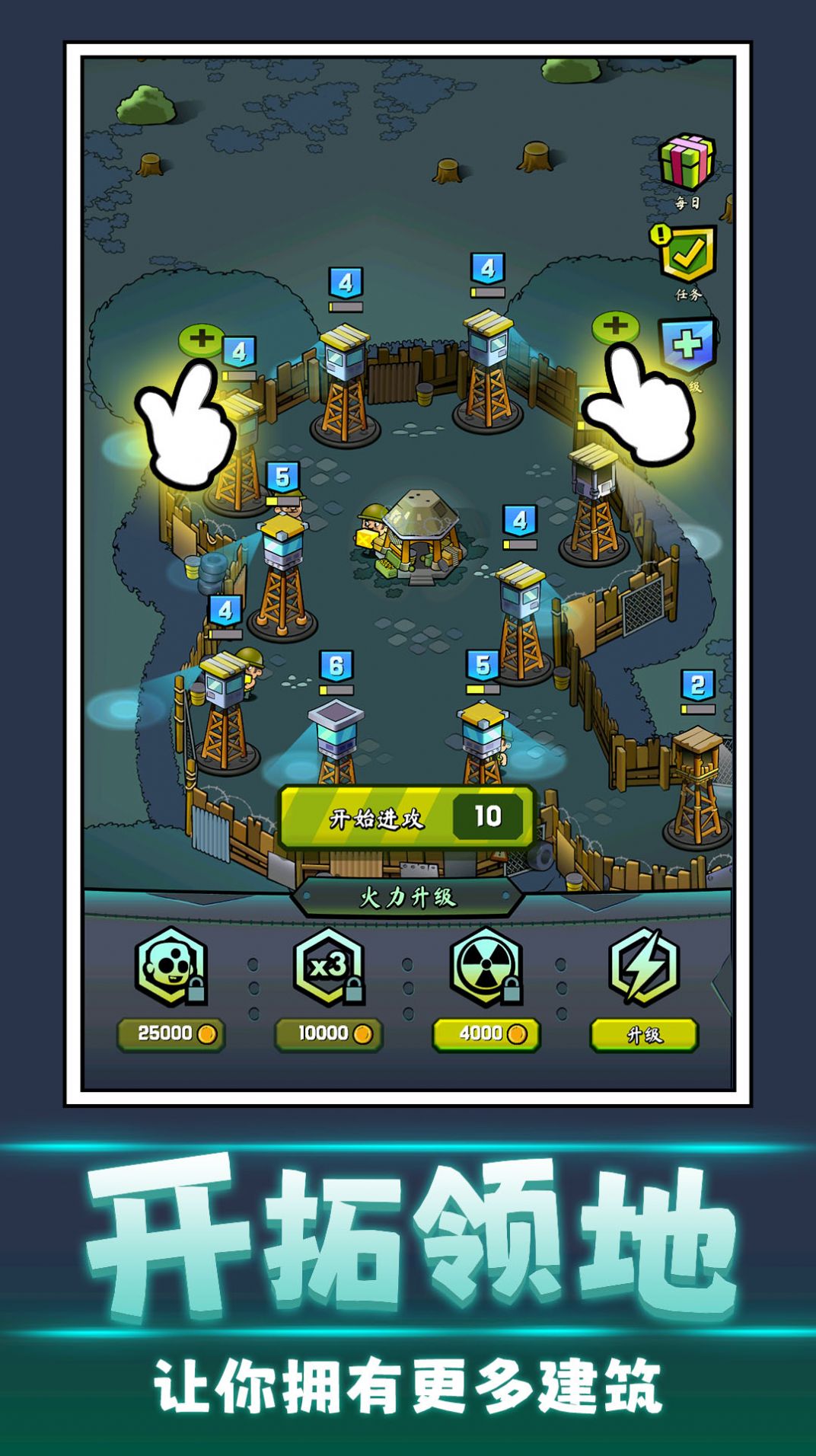Buy the 4000 coin upgrade

click(486, 1034)
